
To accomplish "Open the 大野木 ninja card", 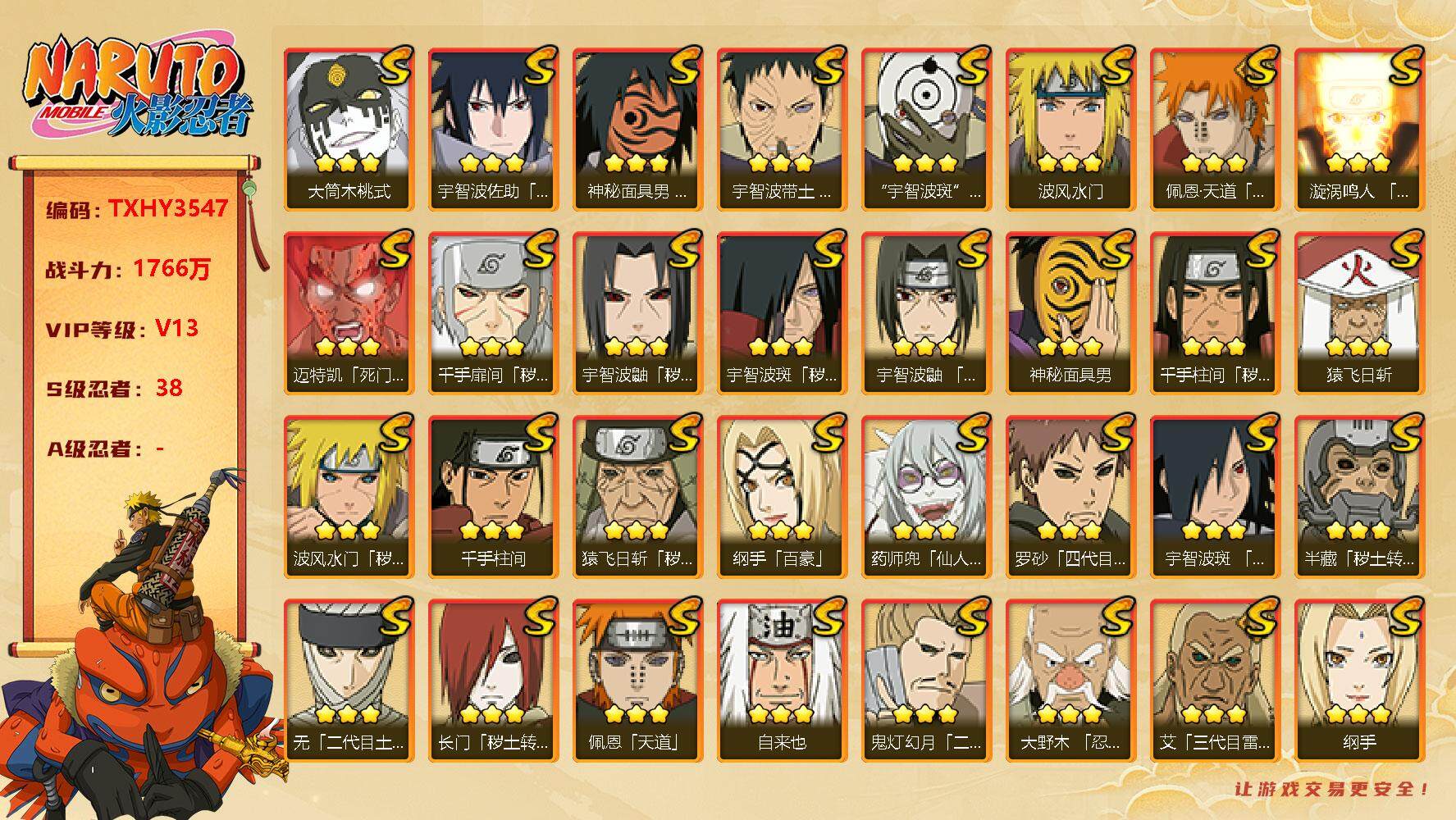I will (x=1070, y=680).
